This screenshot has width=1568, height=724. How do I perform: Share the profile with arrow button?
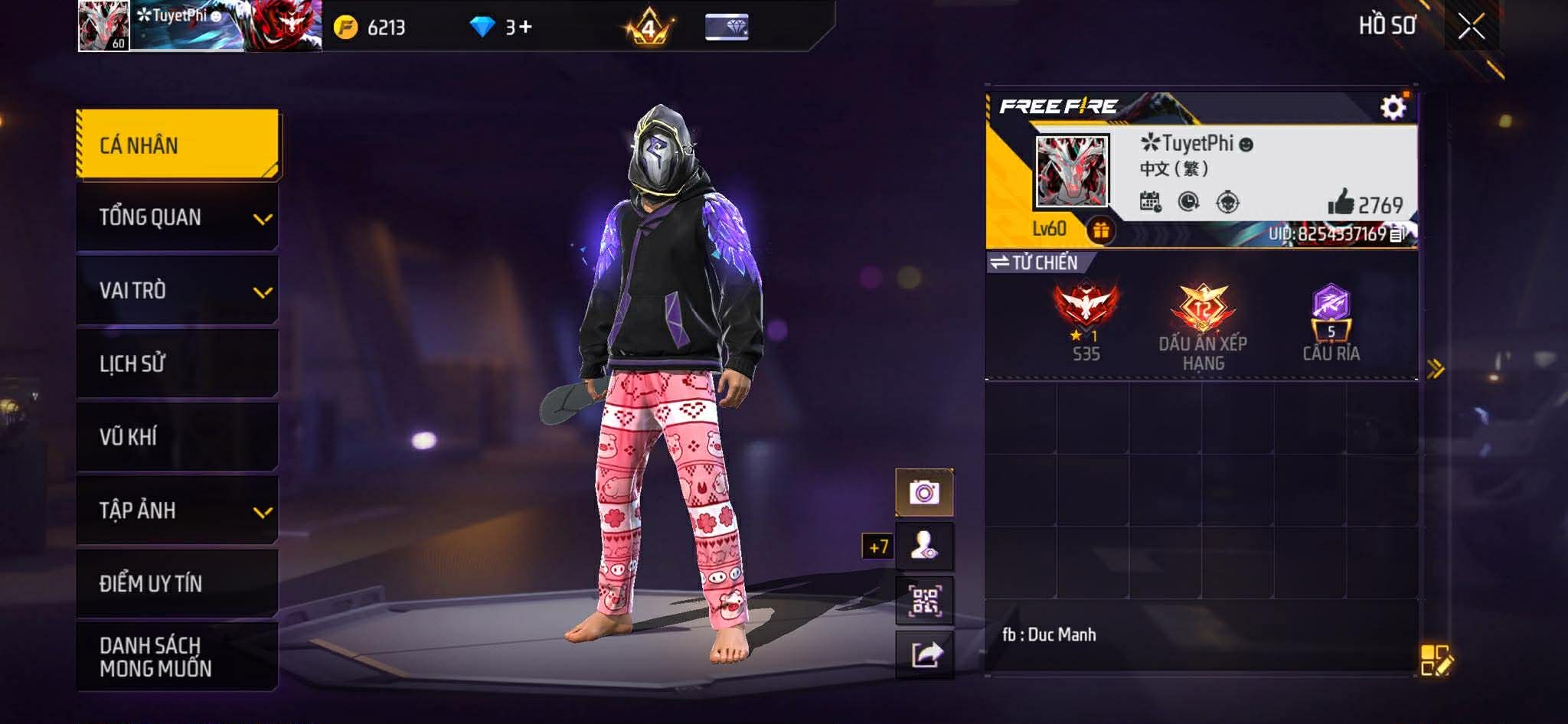(924, 654)
